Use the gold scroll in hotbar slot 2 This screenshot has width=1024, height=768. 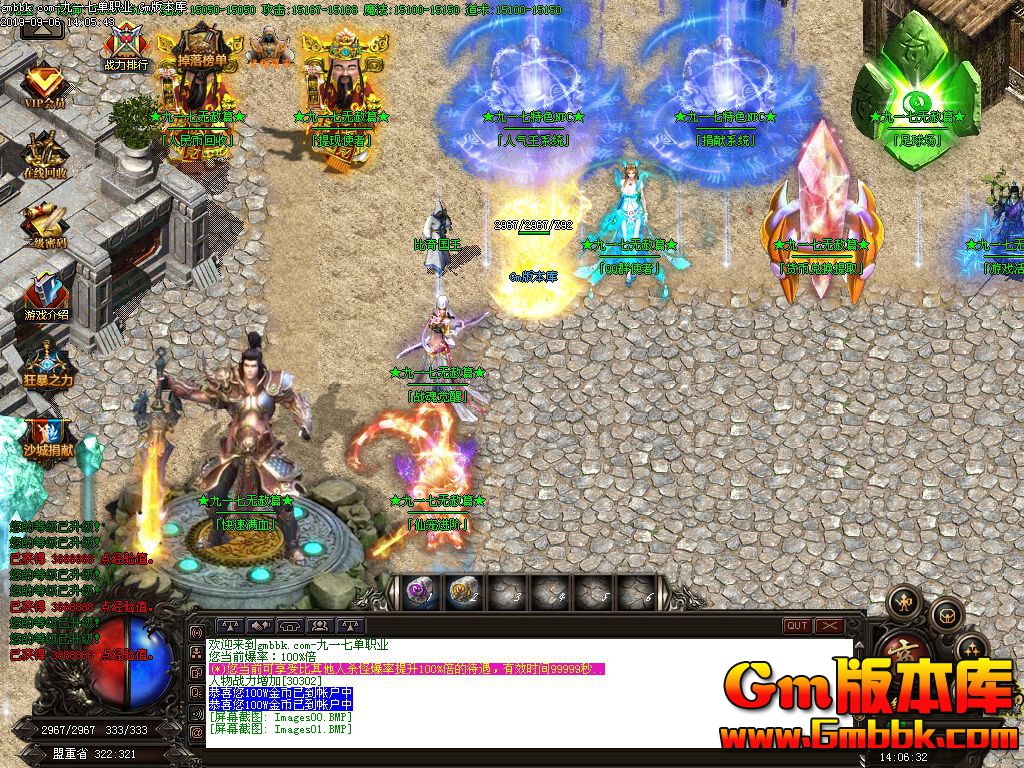pos(463,593)
